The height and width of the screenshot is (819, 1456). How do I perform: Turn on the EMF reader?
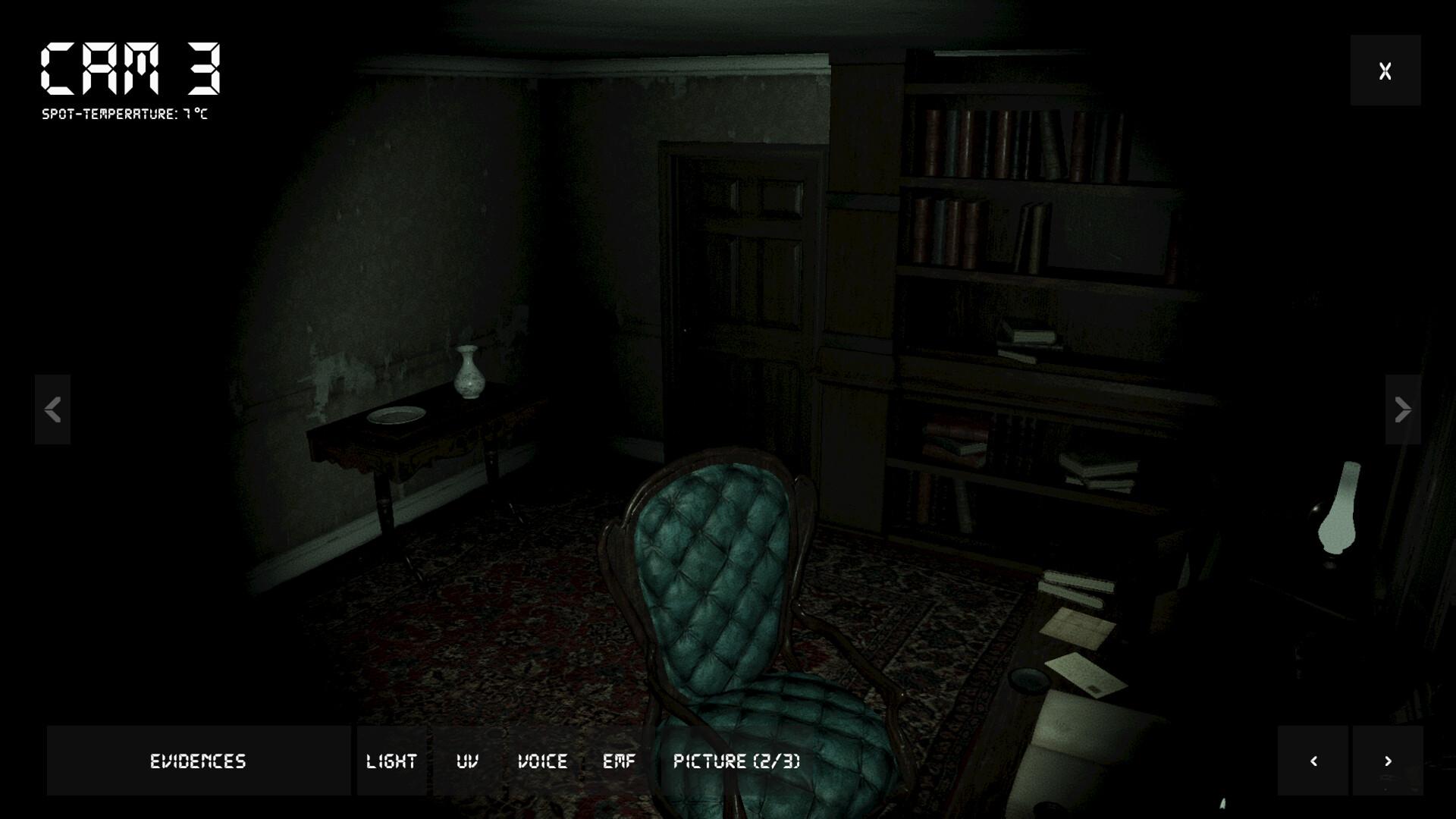coord(620,761)
